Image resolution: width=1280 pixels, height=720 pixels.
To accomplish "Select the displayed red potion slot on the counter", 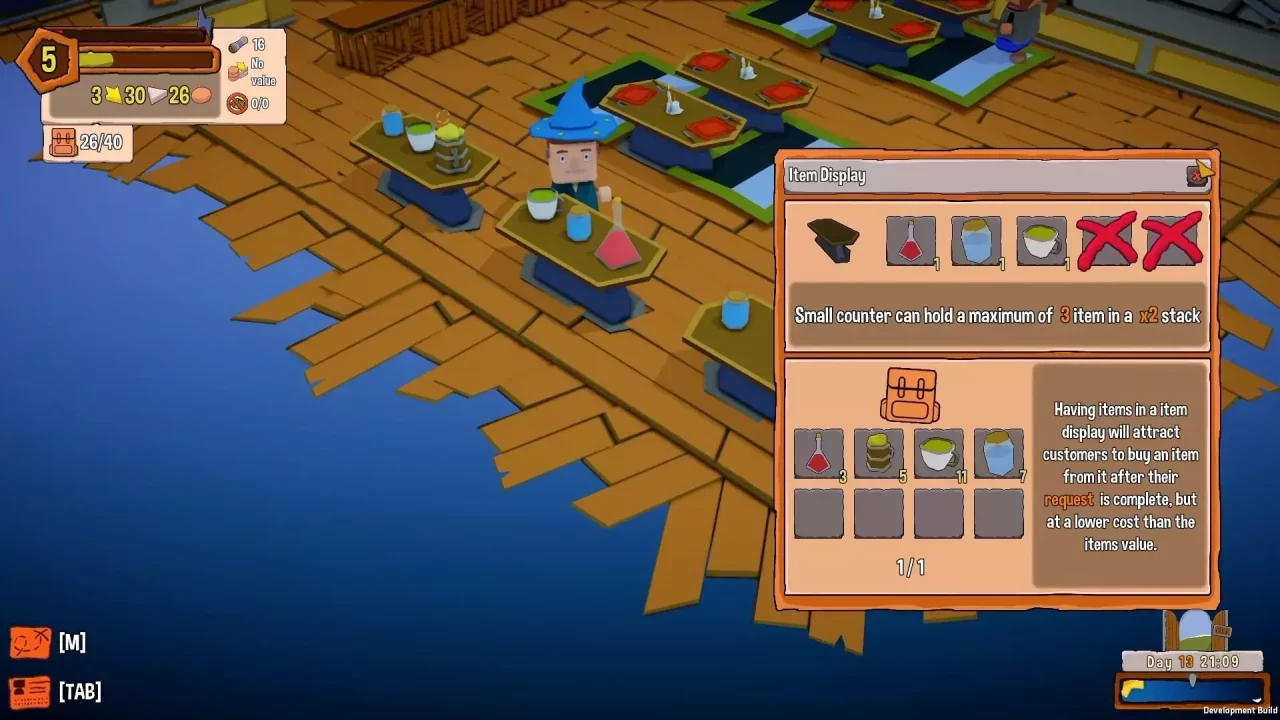I will click(910, 239).
